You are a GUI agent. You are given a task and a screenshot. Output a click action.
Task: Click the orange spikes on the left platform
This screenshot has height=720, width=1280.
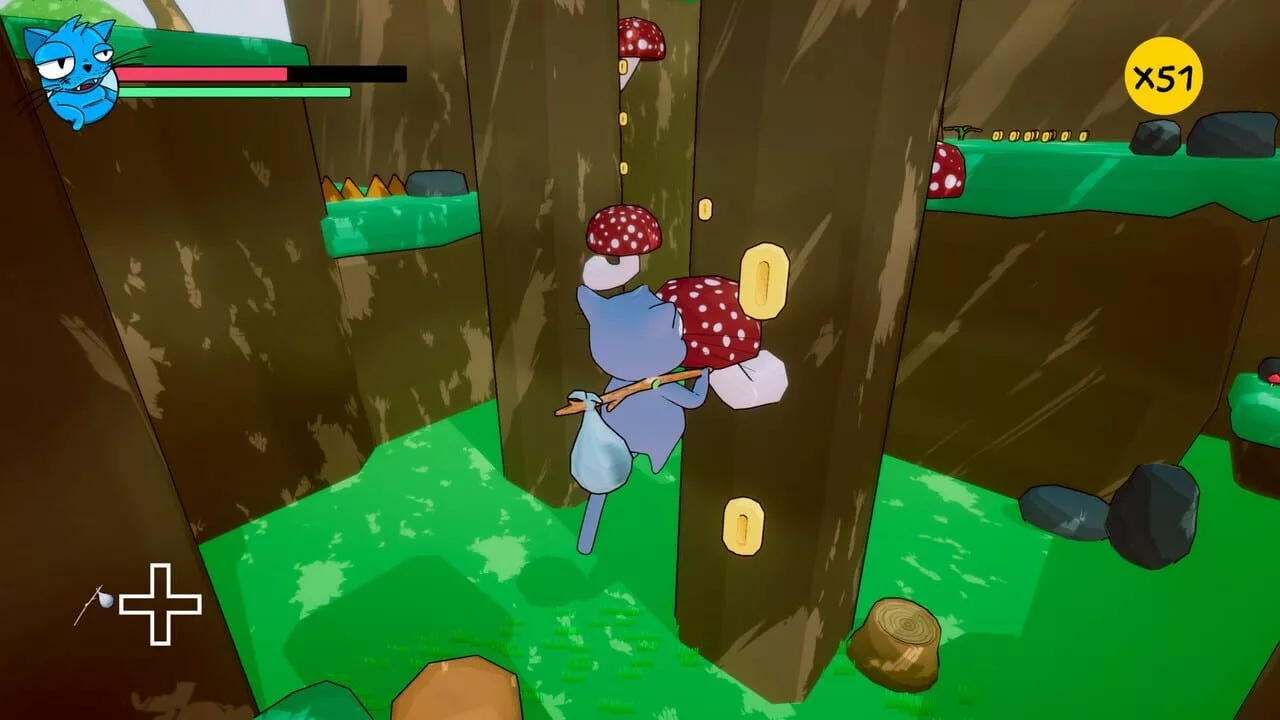click(362, 188)
